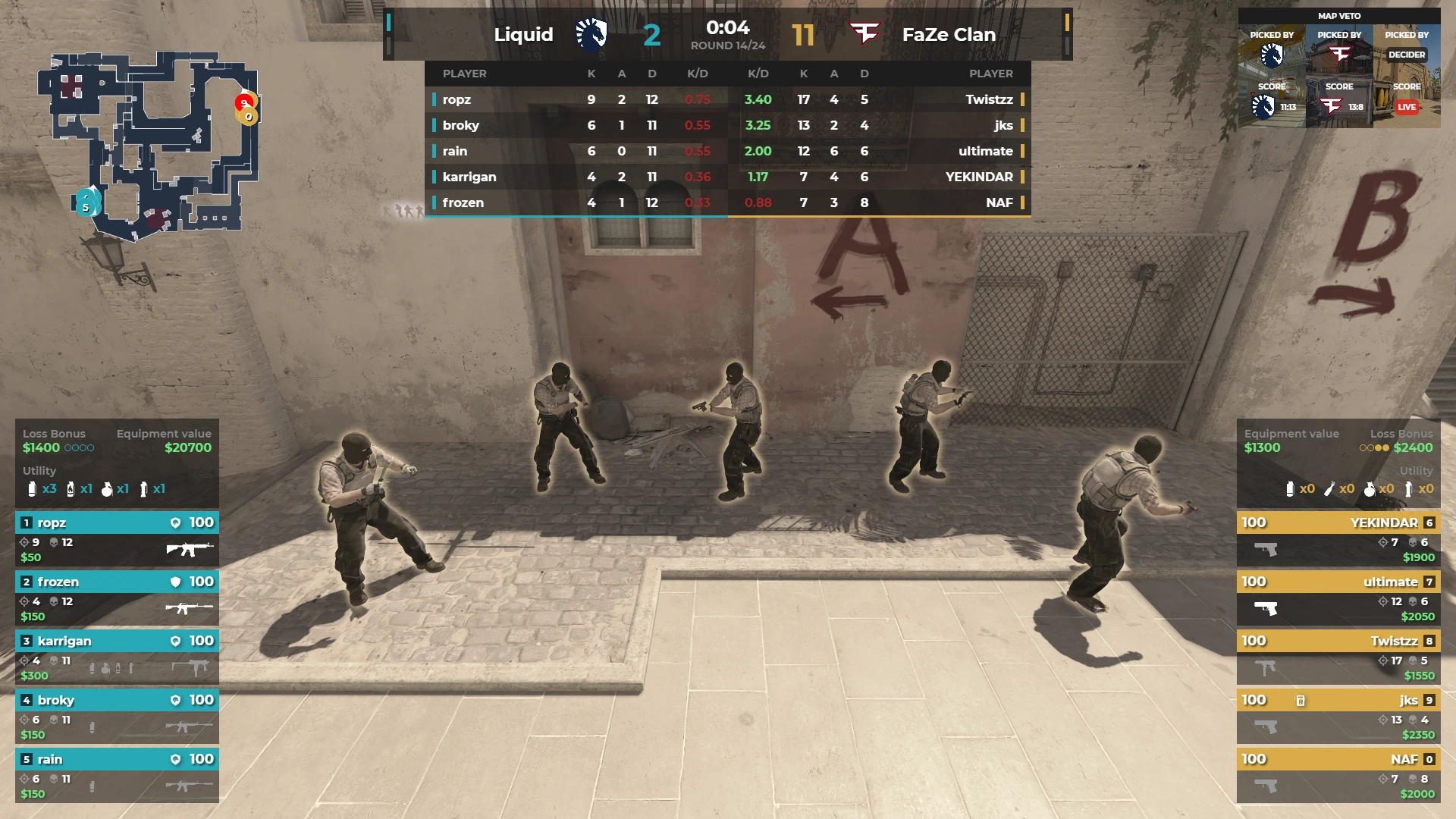
Task: Click the Twistzz row in the scoreboard table
Action: (x=878, y=99)
